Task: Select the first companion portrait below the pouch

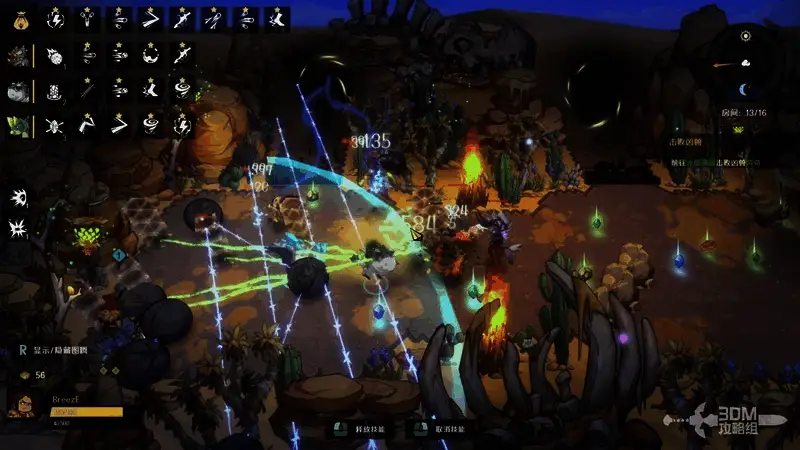Action: click(20, 55)
